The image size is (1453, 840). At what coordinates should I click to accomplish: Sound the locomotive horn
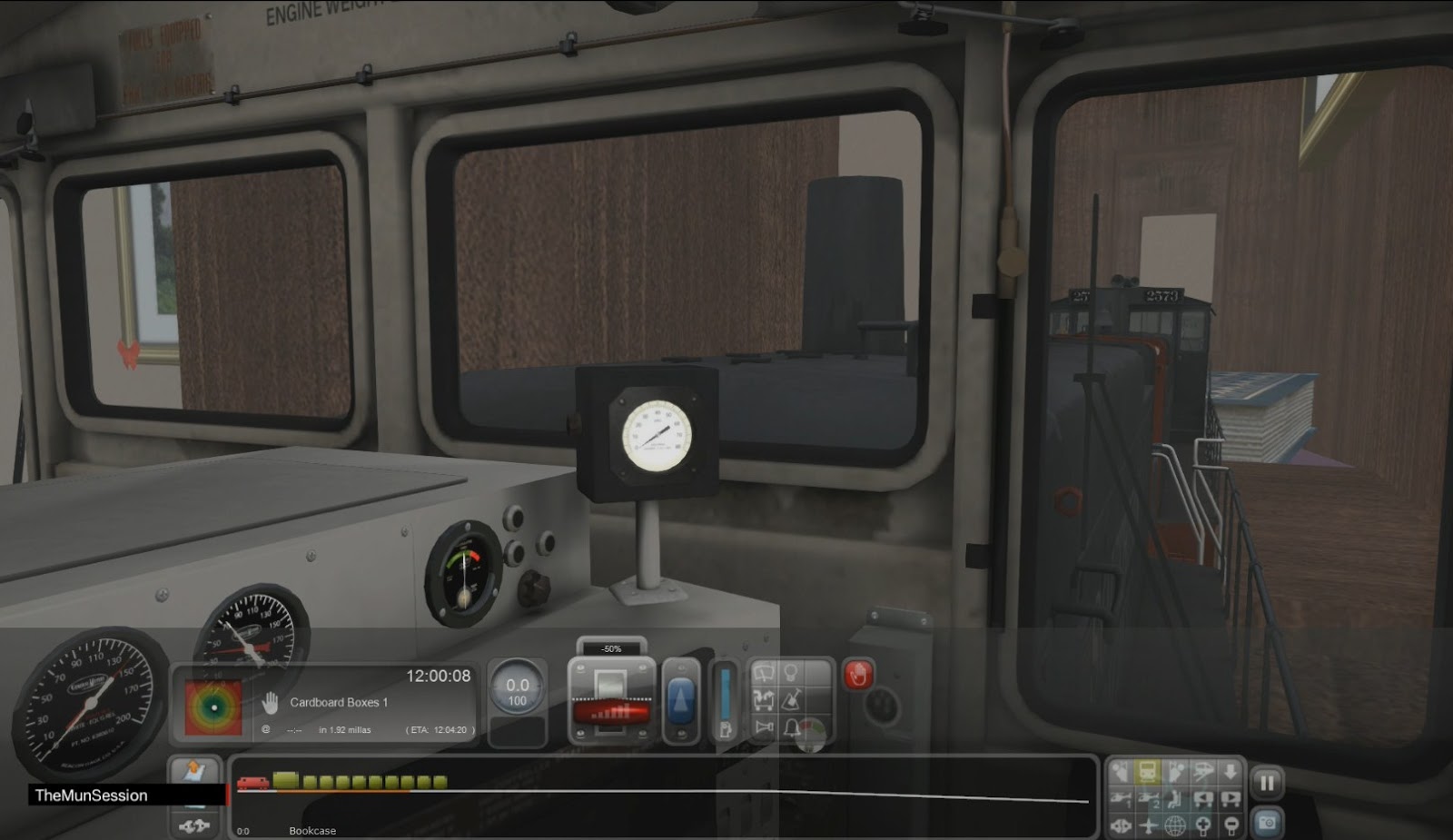coord(763,726)
